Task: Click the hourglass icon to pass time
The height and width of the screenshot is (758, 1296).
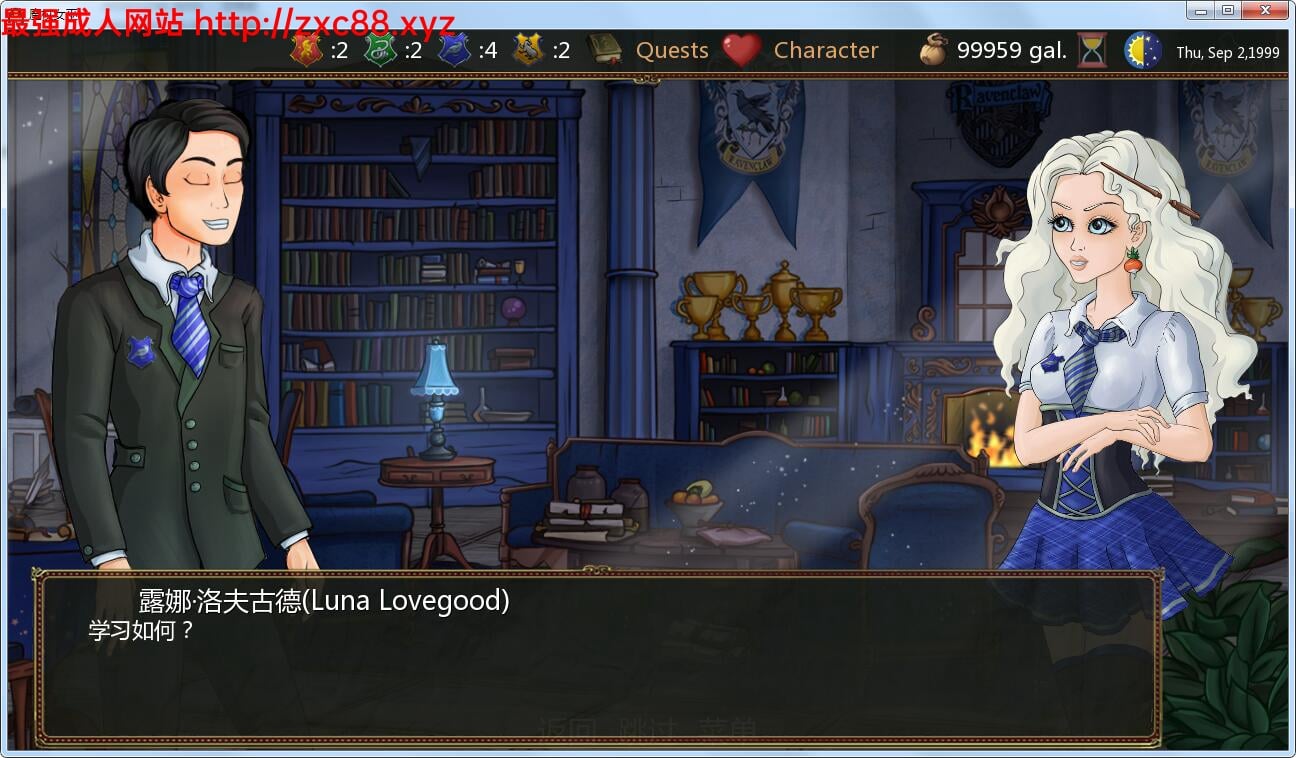Action: (1090, 50)
